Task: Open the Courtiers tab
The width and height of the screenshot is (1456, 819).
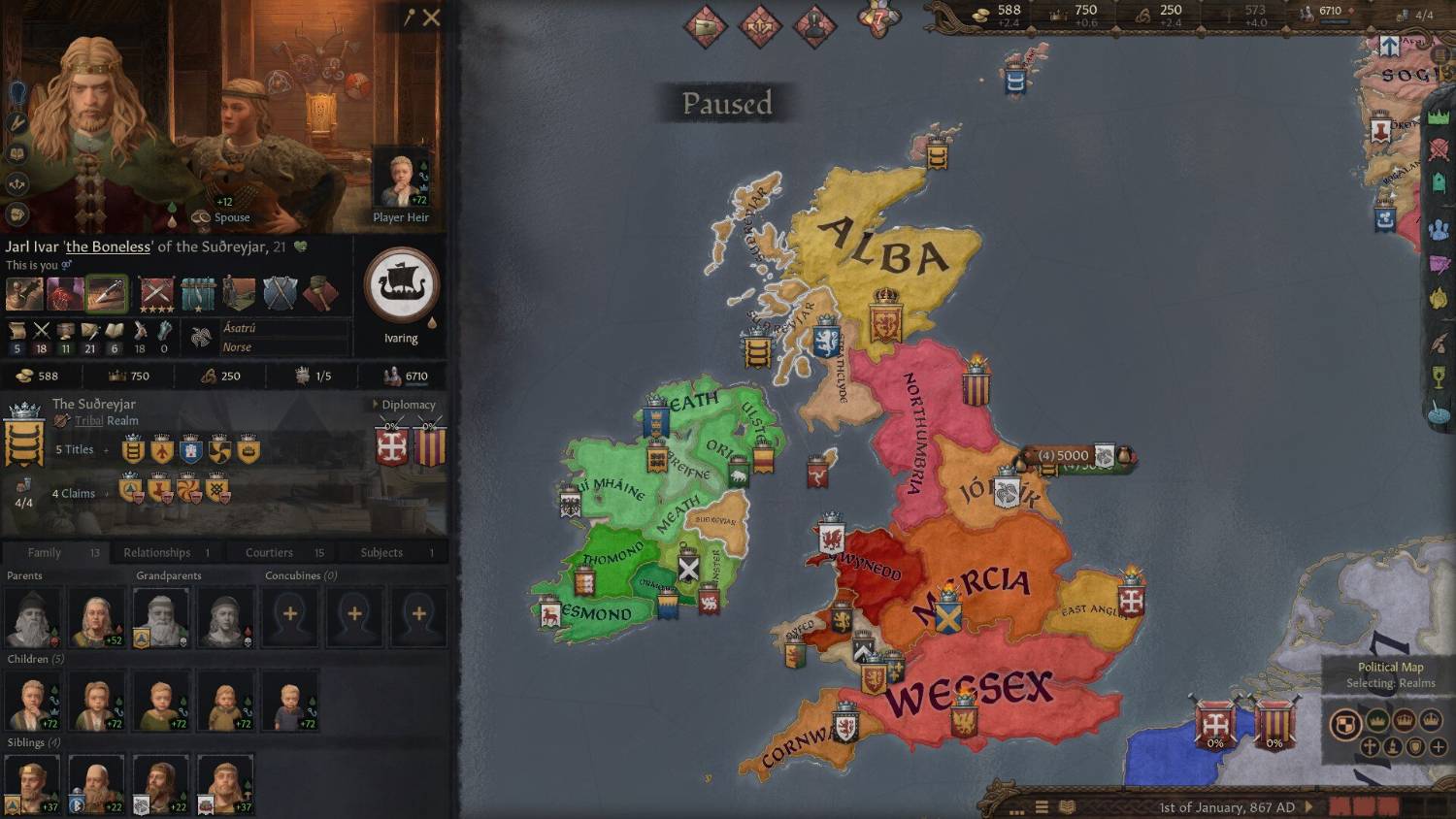Action: (269, 552)
